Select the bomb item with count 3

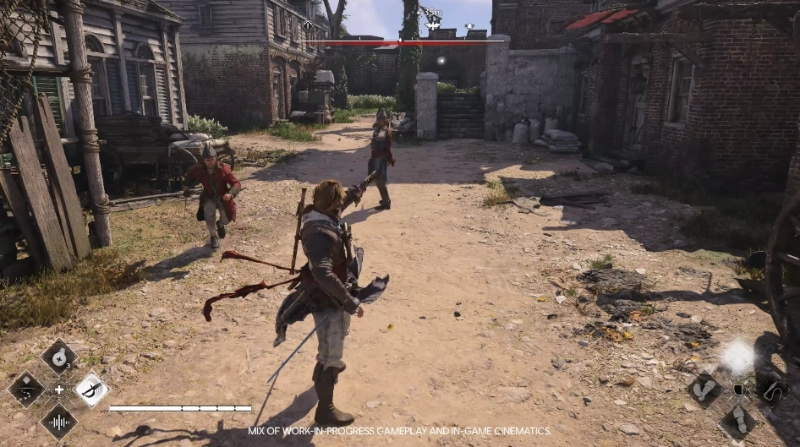tap(59, 357)
